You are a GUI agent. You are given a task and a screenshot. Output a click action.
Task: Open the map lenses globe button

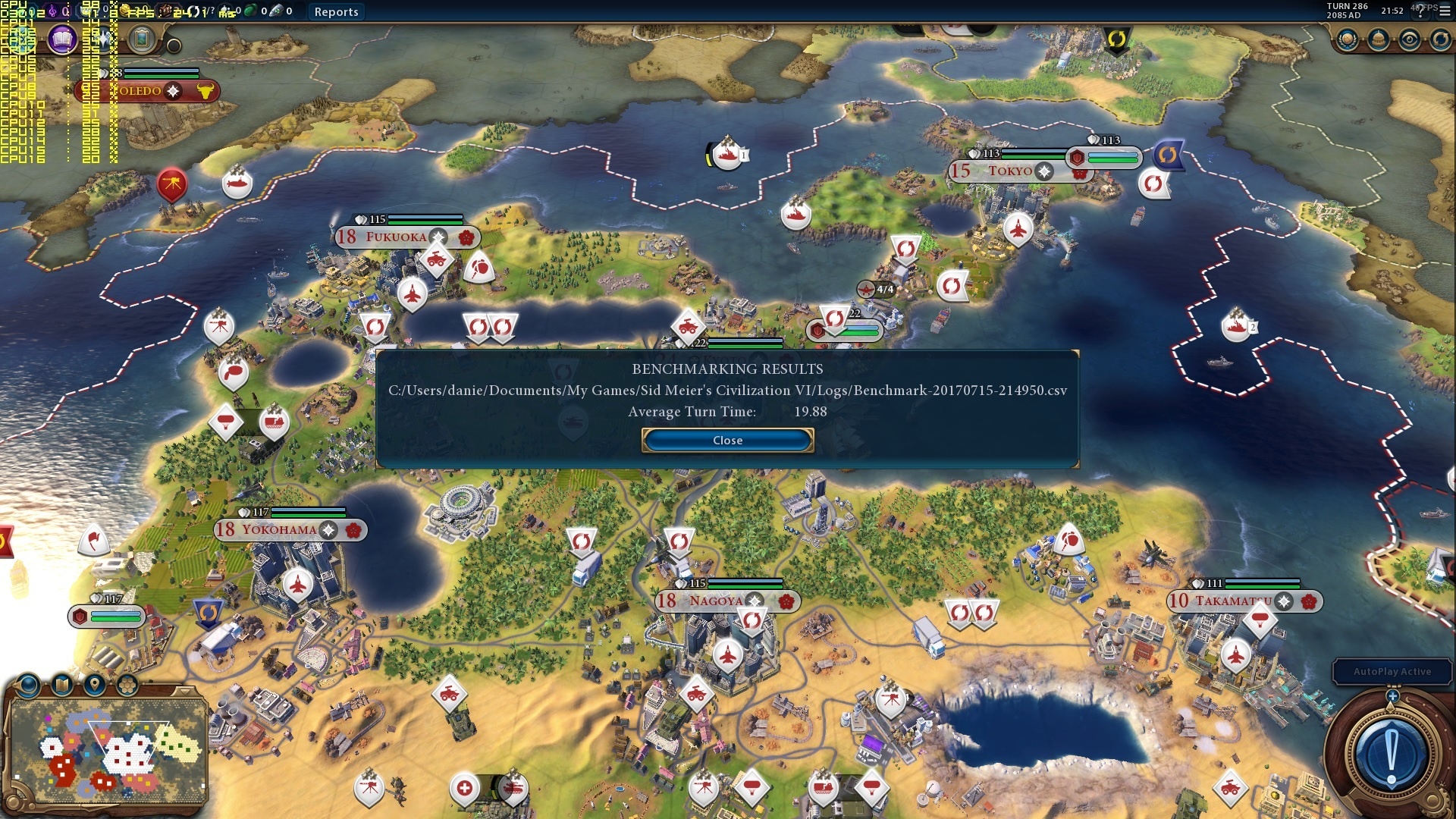(29, 686)
